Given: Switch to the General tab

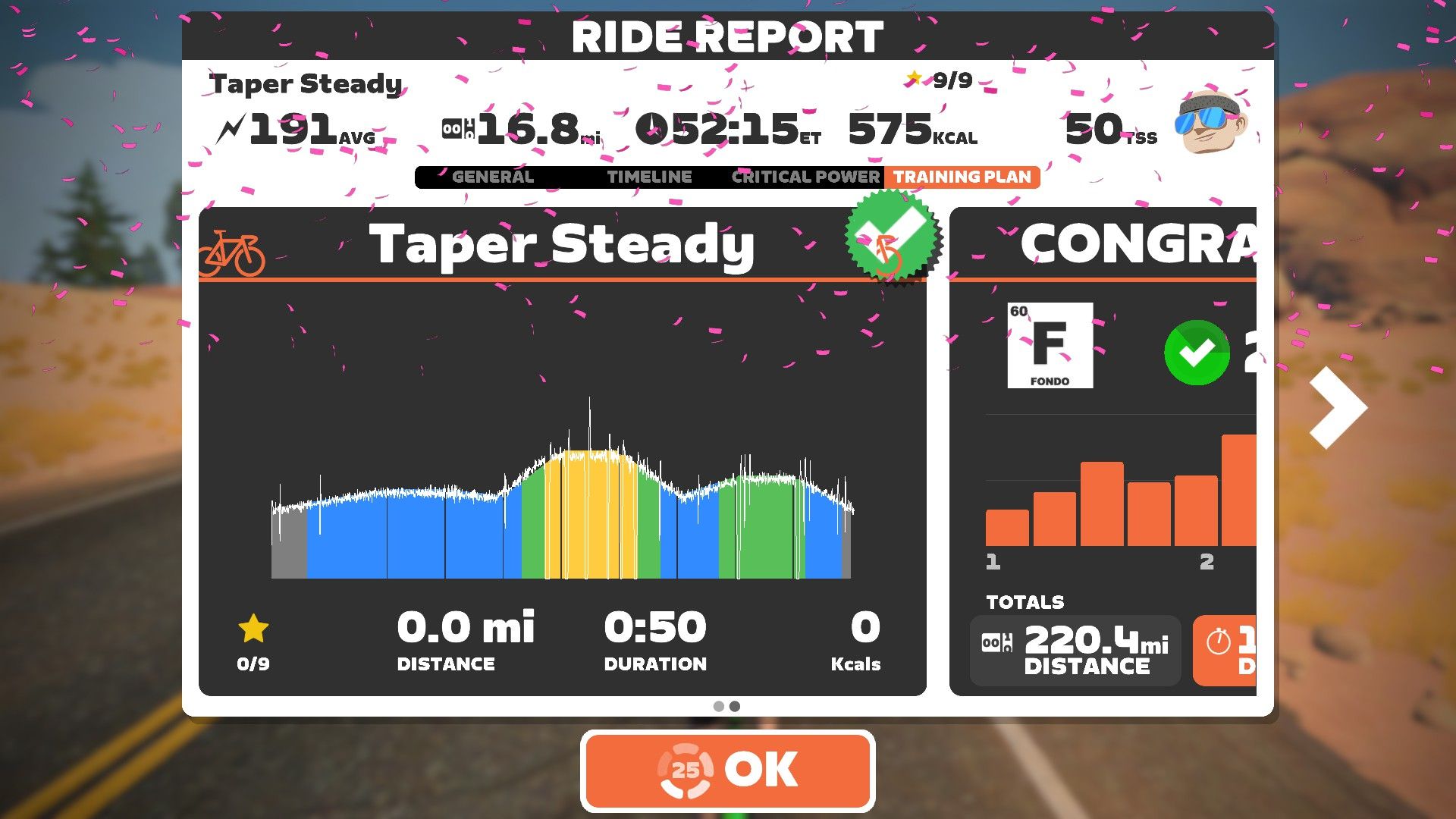Looking at the screenshot, I should point(493,177).
